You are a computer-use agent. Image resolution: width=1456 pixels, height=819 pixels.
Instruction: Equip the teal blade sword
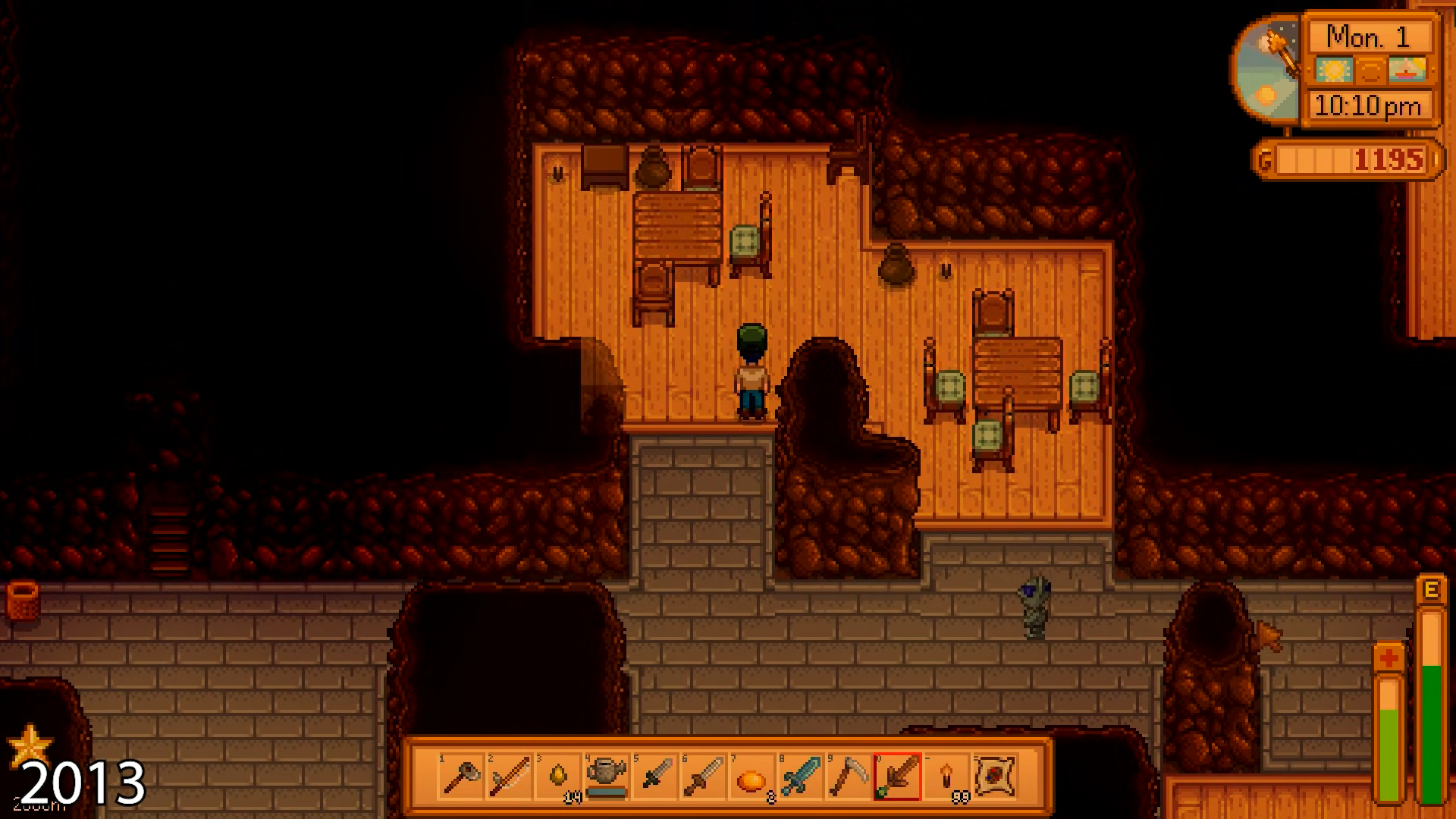801,777
